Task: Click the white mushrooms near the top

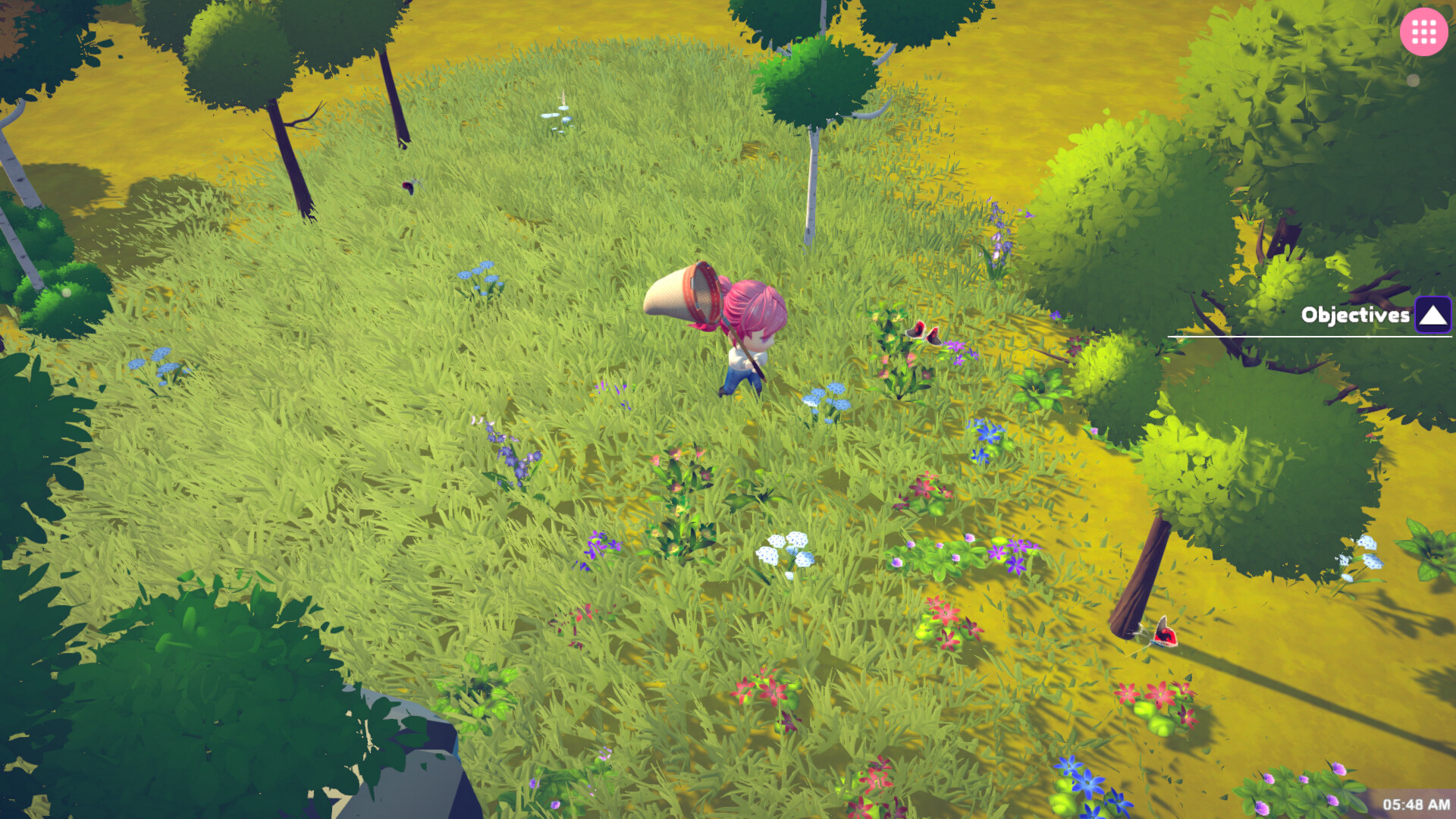Action: click(x=559, y=115)
